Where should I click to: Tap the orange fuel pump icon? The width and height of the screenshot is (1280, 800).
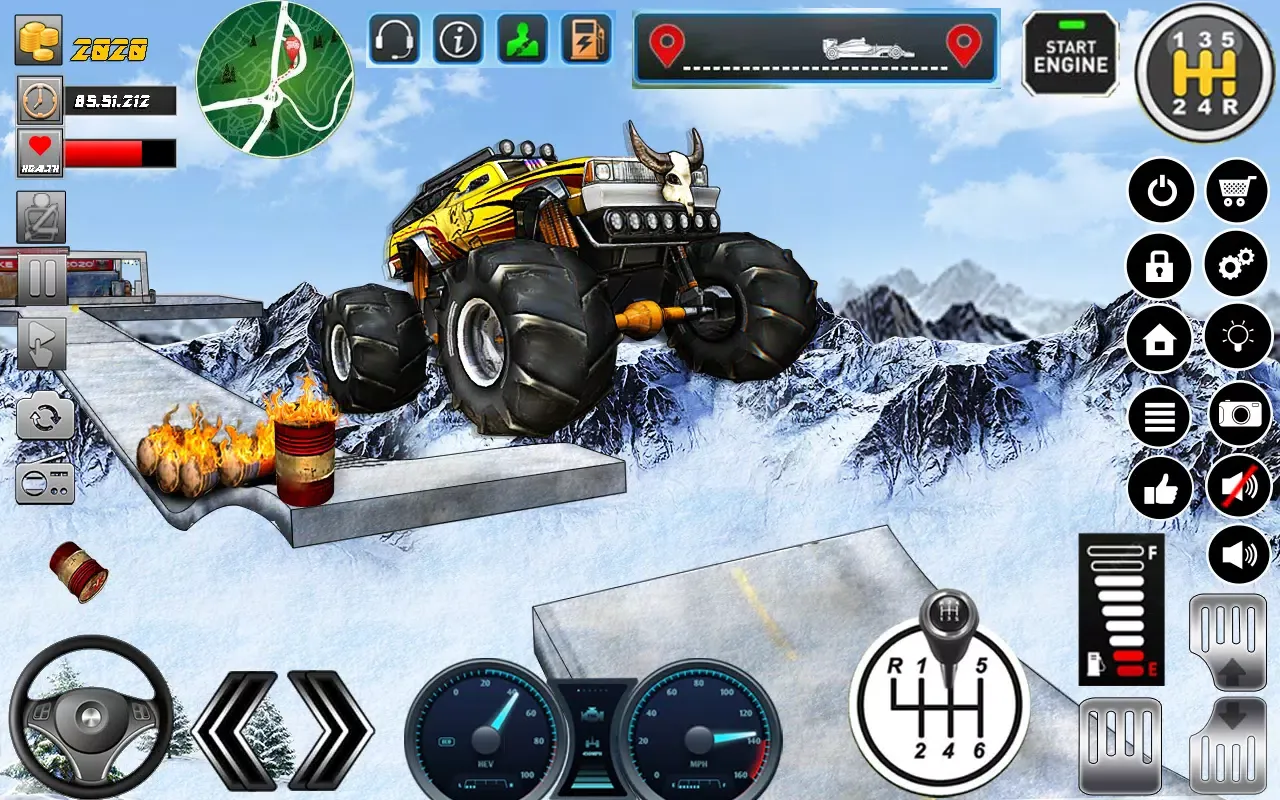click(586, 40)
